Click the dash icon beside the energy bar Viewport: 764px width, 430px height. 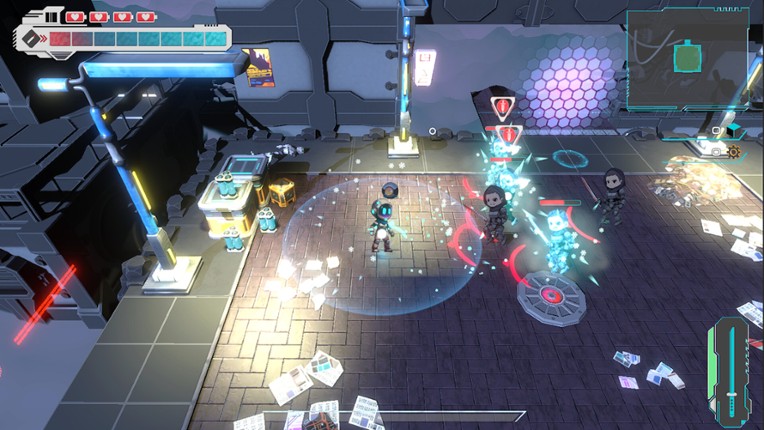pos(32,39)
